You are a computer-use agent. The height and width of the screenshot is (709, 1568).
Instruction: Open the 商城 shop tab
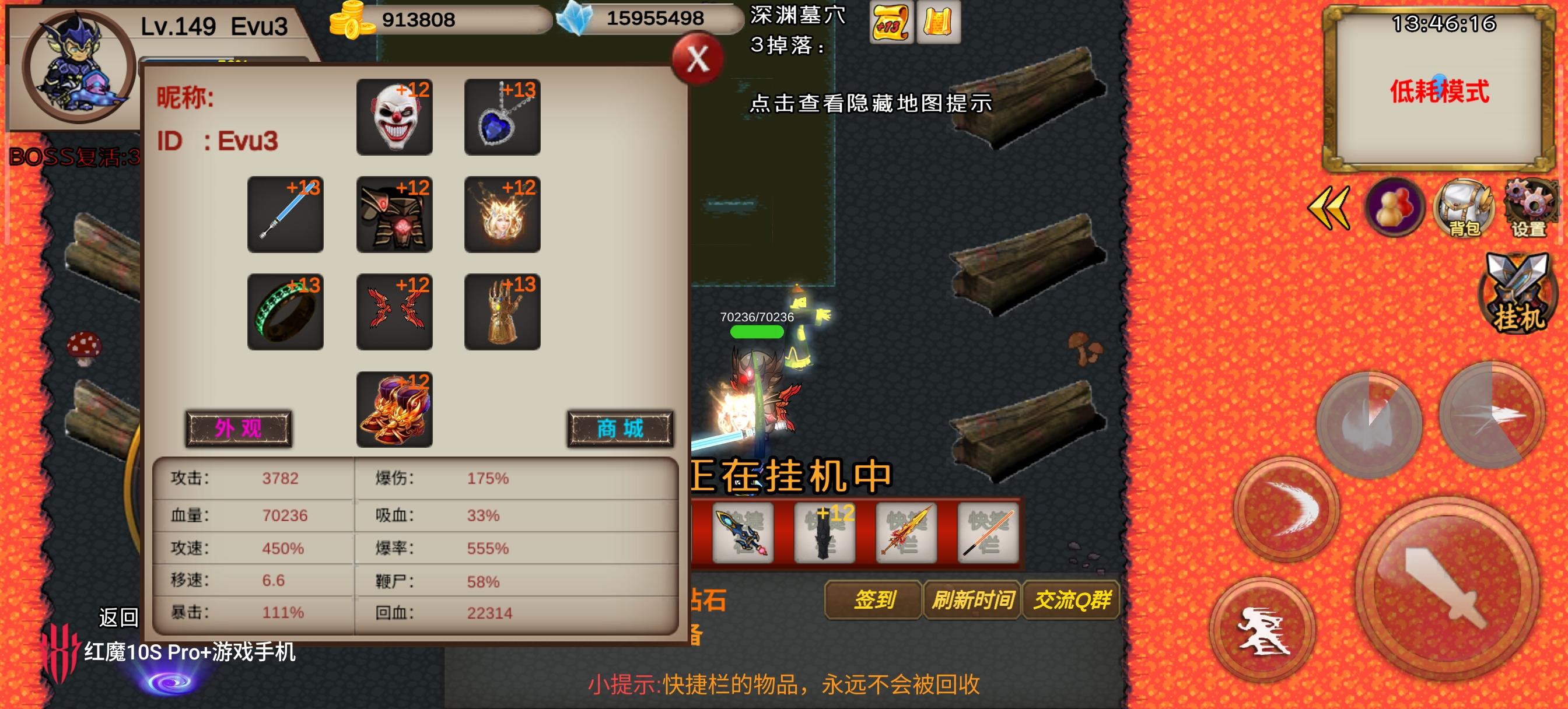[x=619, y=428]
